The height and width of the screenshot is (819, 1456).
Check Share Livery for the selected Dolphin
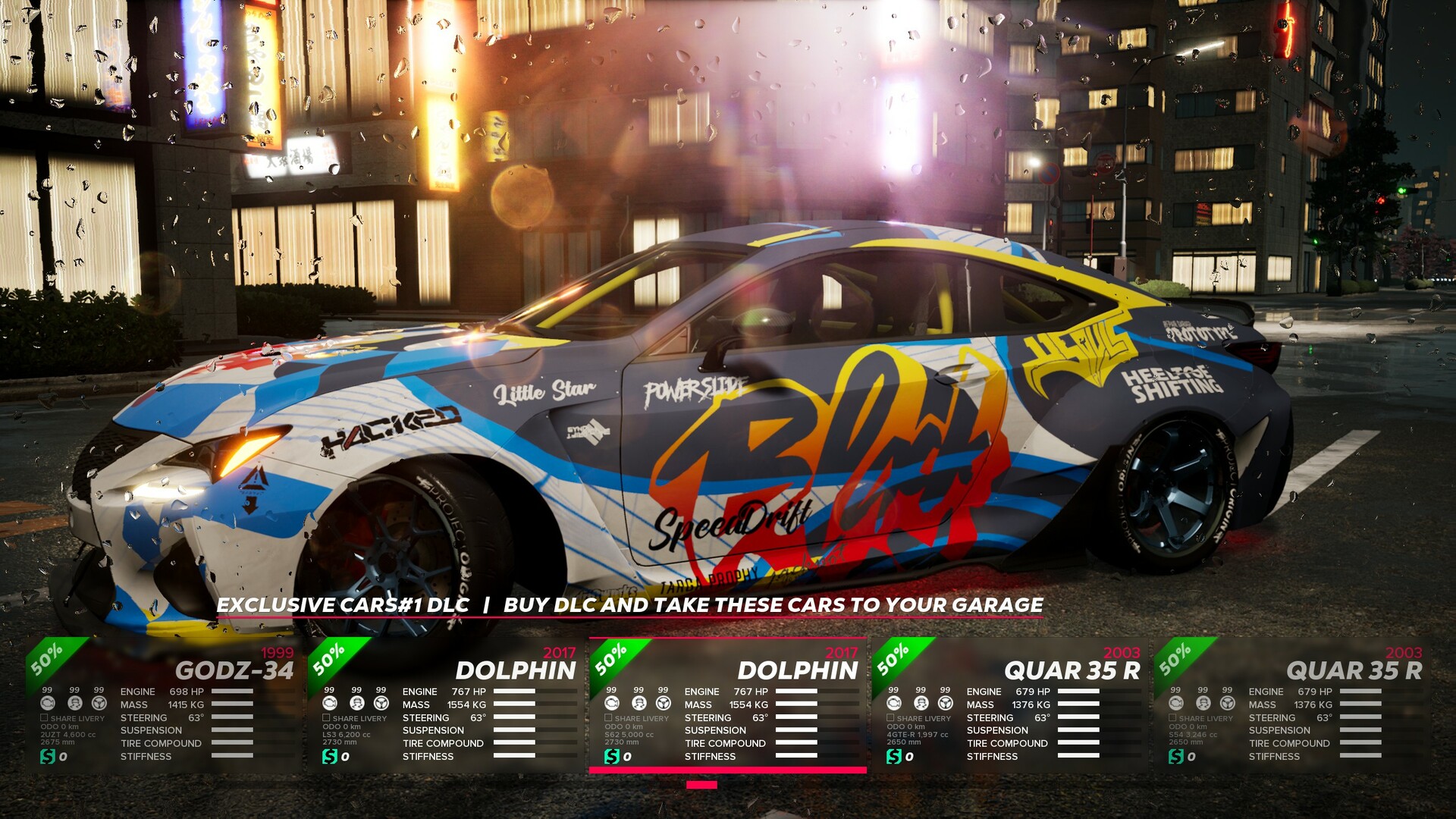[607, 717]
